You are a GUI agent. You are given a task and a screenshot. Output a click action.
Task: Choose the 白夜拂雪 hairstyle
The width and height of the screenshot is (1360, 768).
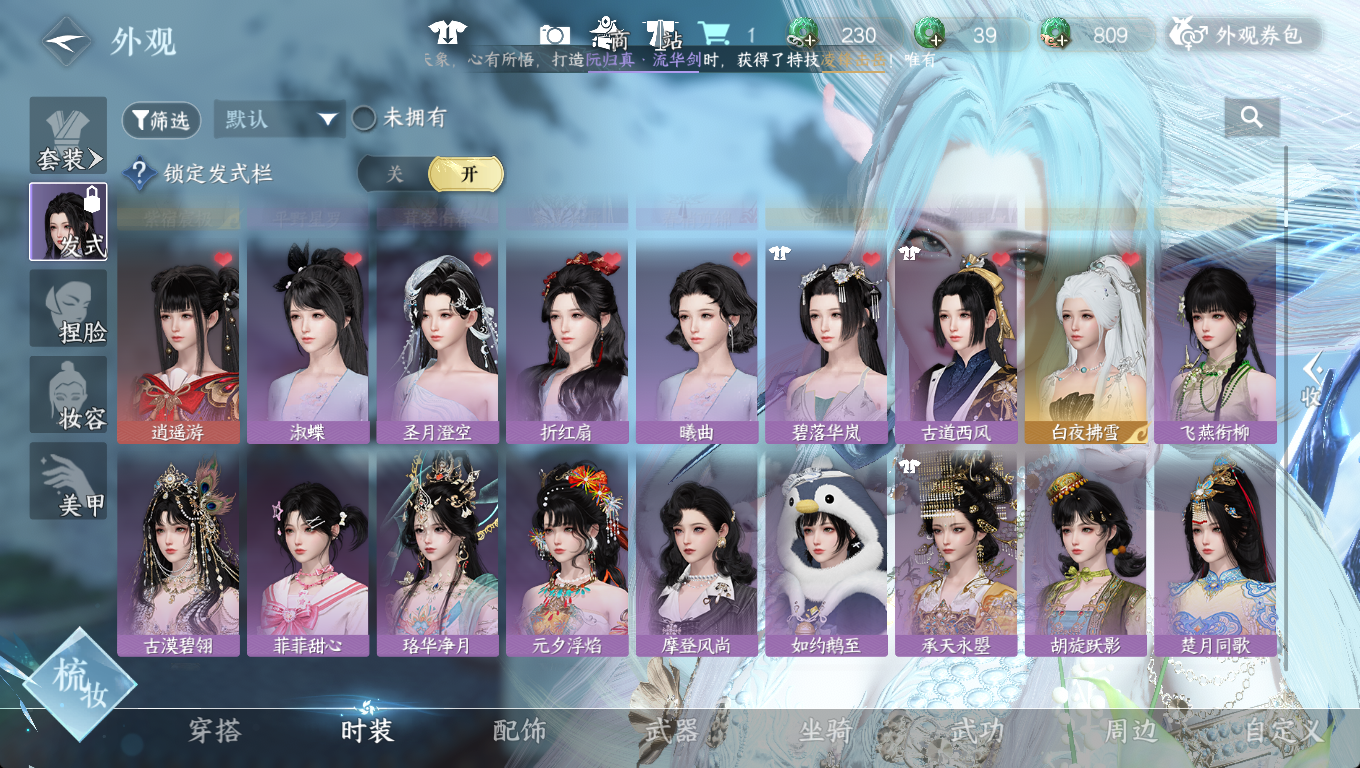(1085, 340)
